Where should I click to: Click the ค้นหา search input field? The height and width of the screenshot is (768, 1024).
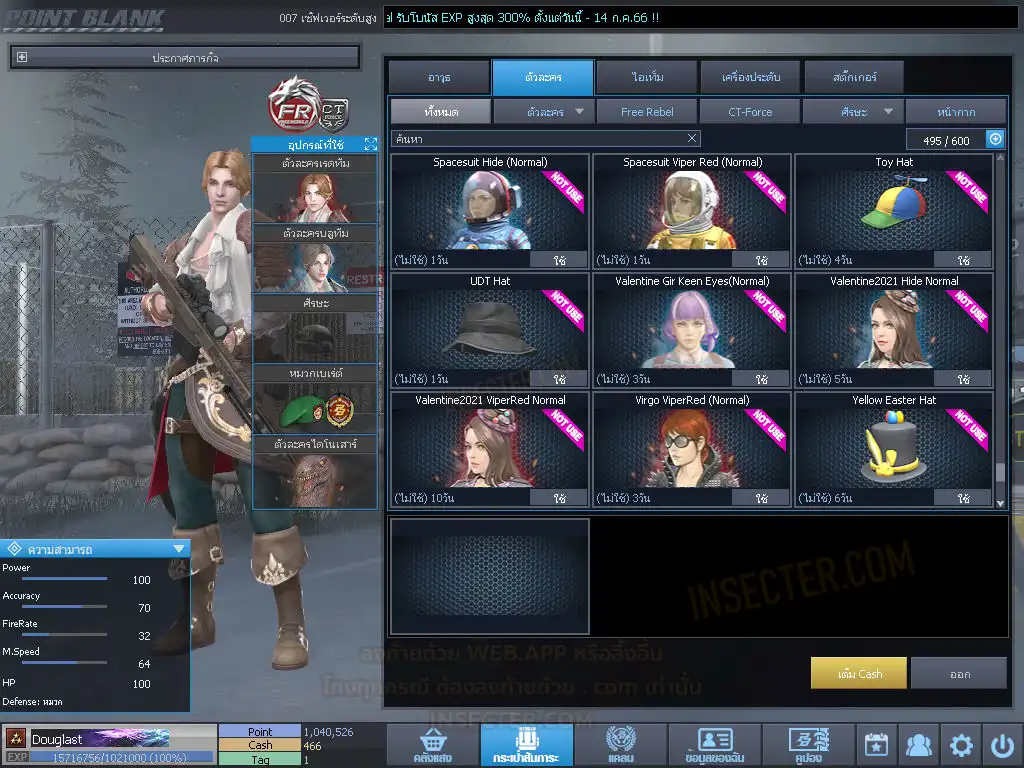[x=538, y=138]
